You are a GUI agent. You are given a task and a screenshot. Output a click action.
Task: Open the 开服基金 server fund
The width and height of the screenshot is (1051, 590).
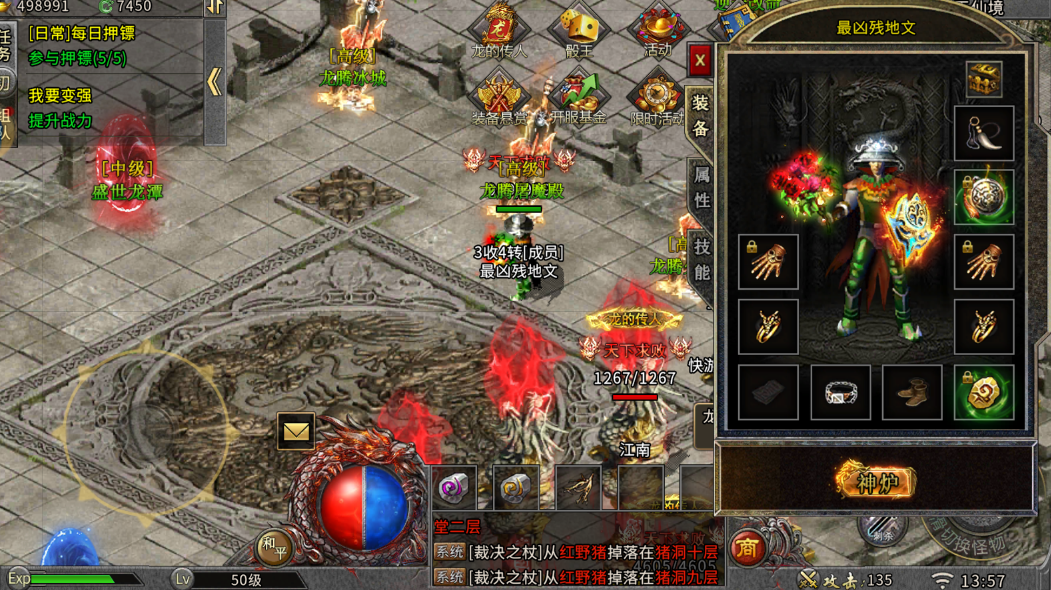click(578, 98)
